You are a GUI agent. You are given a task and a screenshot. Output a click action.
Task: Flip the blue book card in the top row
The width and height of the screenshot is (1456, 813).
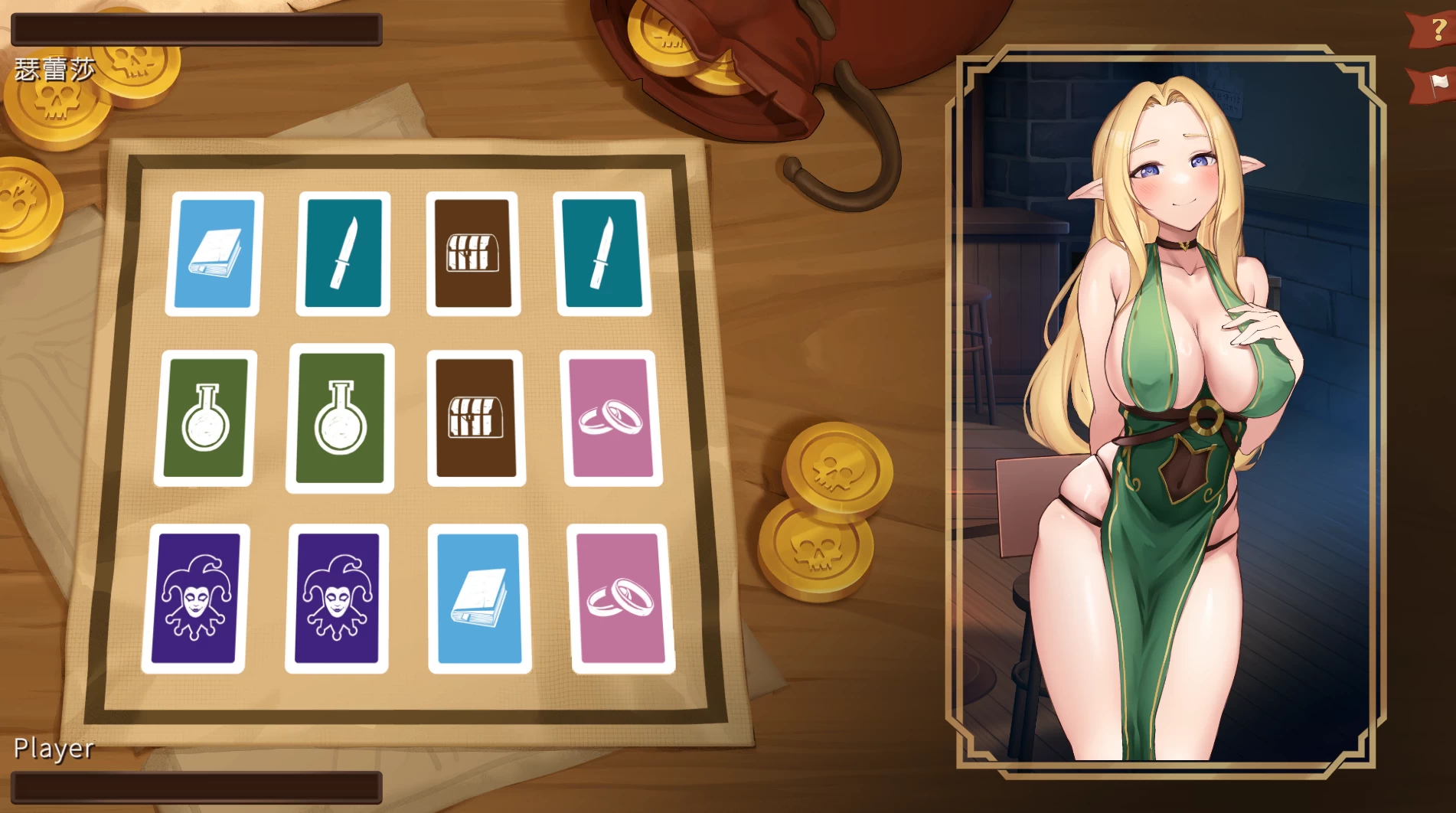click(214, 253)
